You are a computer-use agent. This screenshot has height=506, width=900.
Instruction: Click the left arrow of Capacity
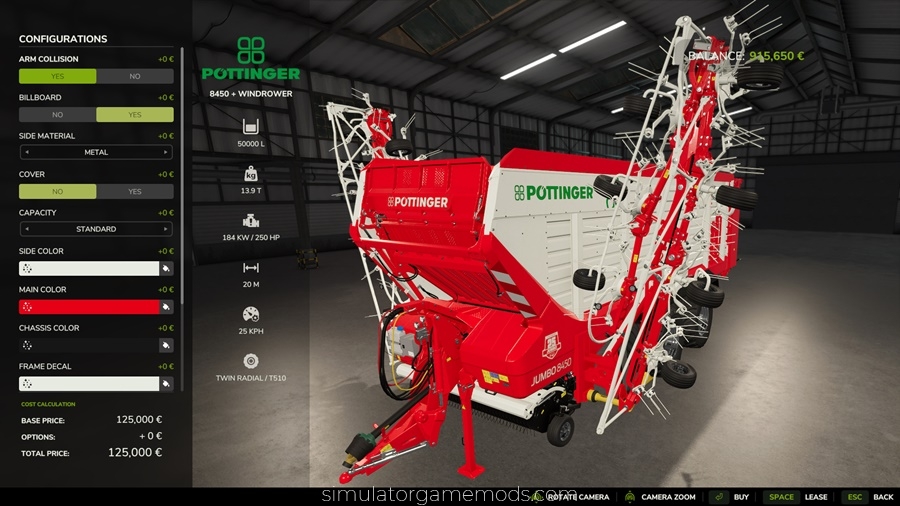[x=27, y=229]
